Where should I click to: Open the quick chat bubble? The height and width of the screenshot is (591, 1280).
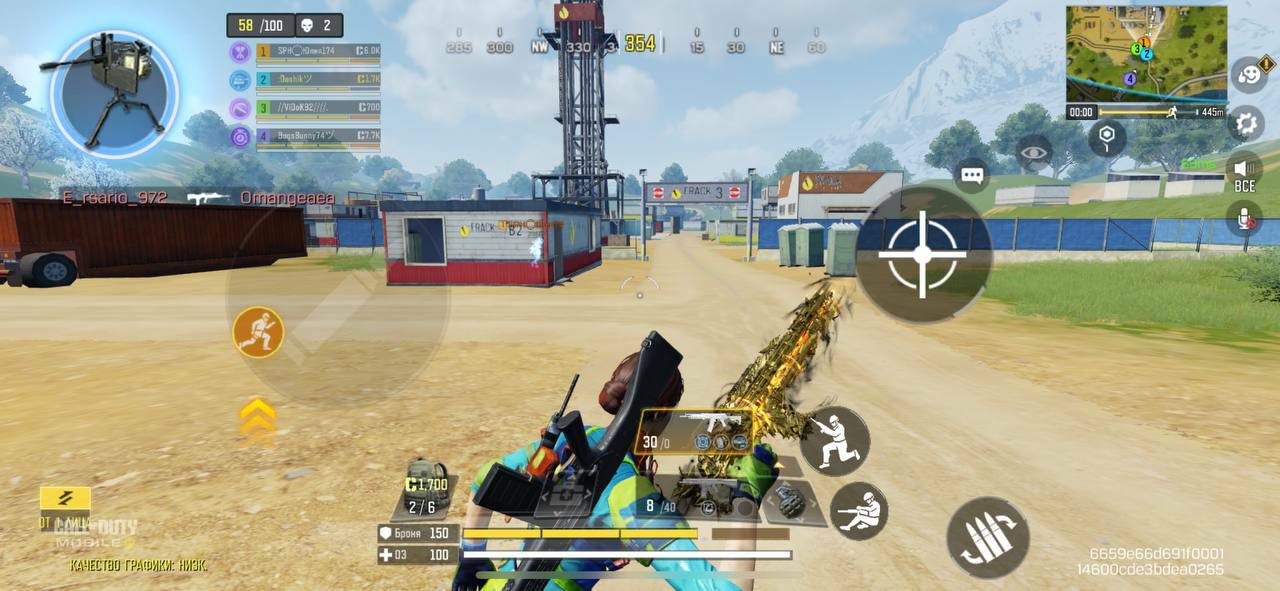click(x=972, y=175)
